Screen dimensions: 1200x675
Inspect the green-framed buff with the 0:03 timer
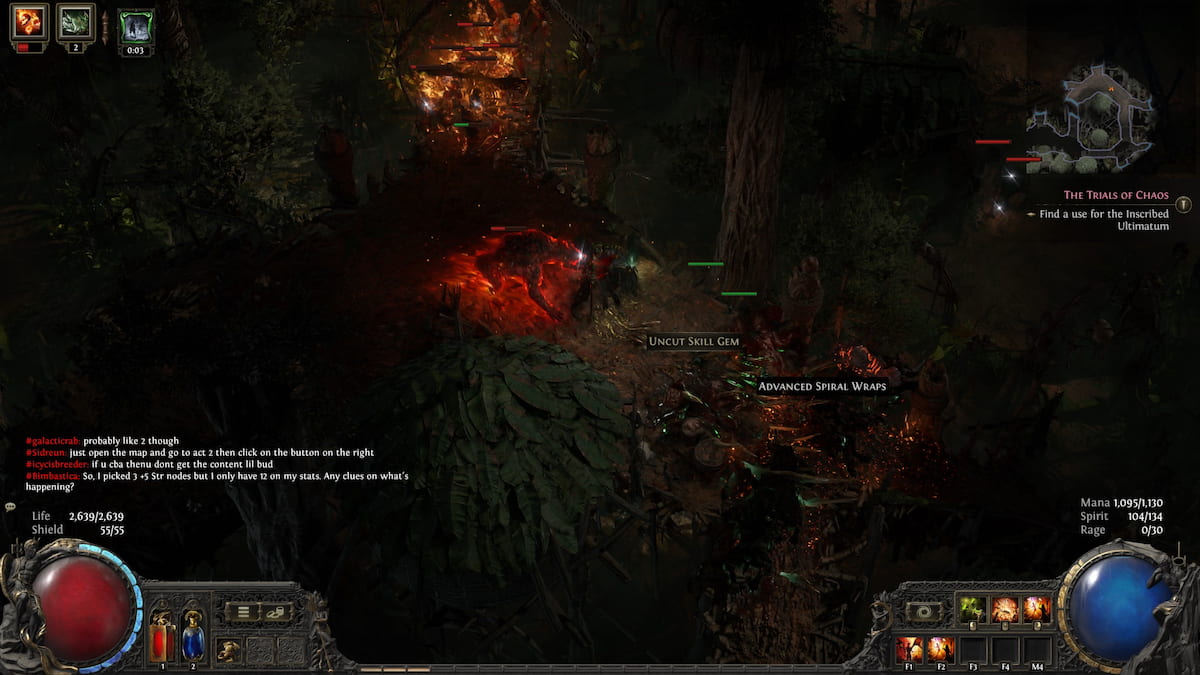136,26
